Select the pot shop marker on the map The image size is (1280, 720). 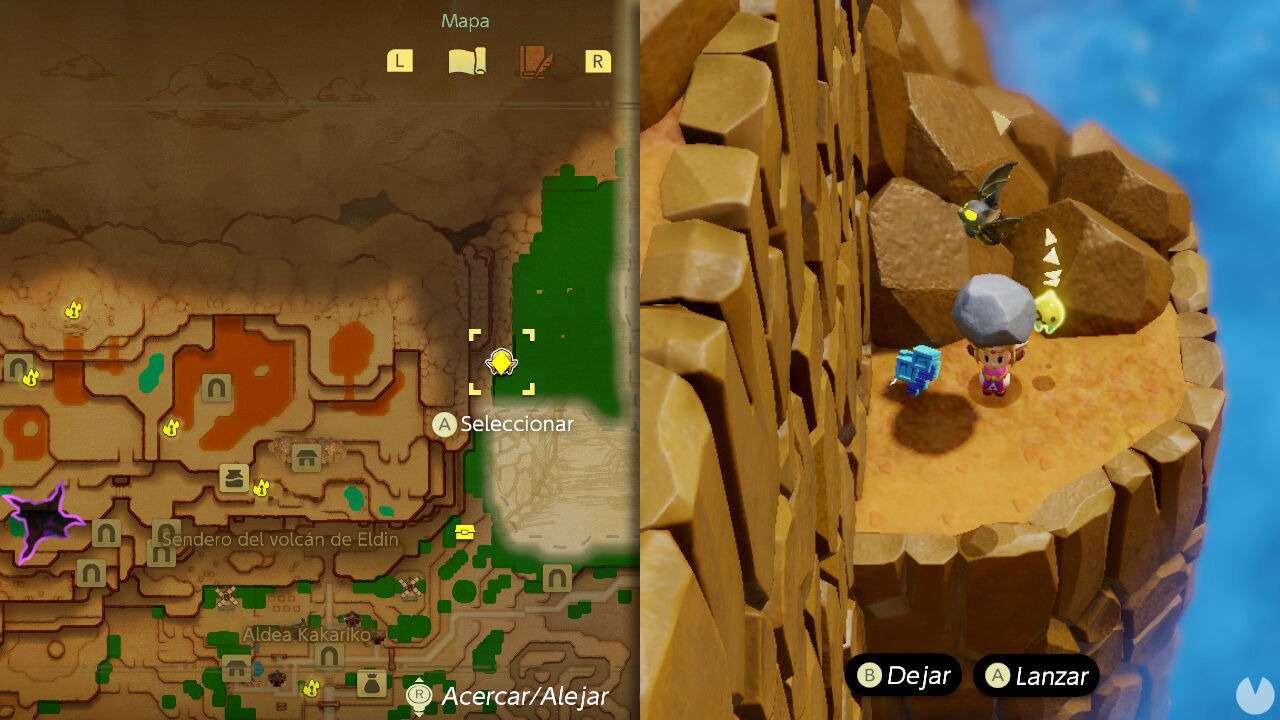(x=234, y=477)
